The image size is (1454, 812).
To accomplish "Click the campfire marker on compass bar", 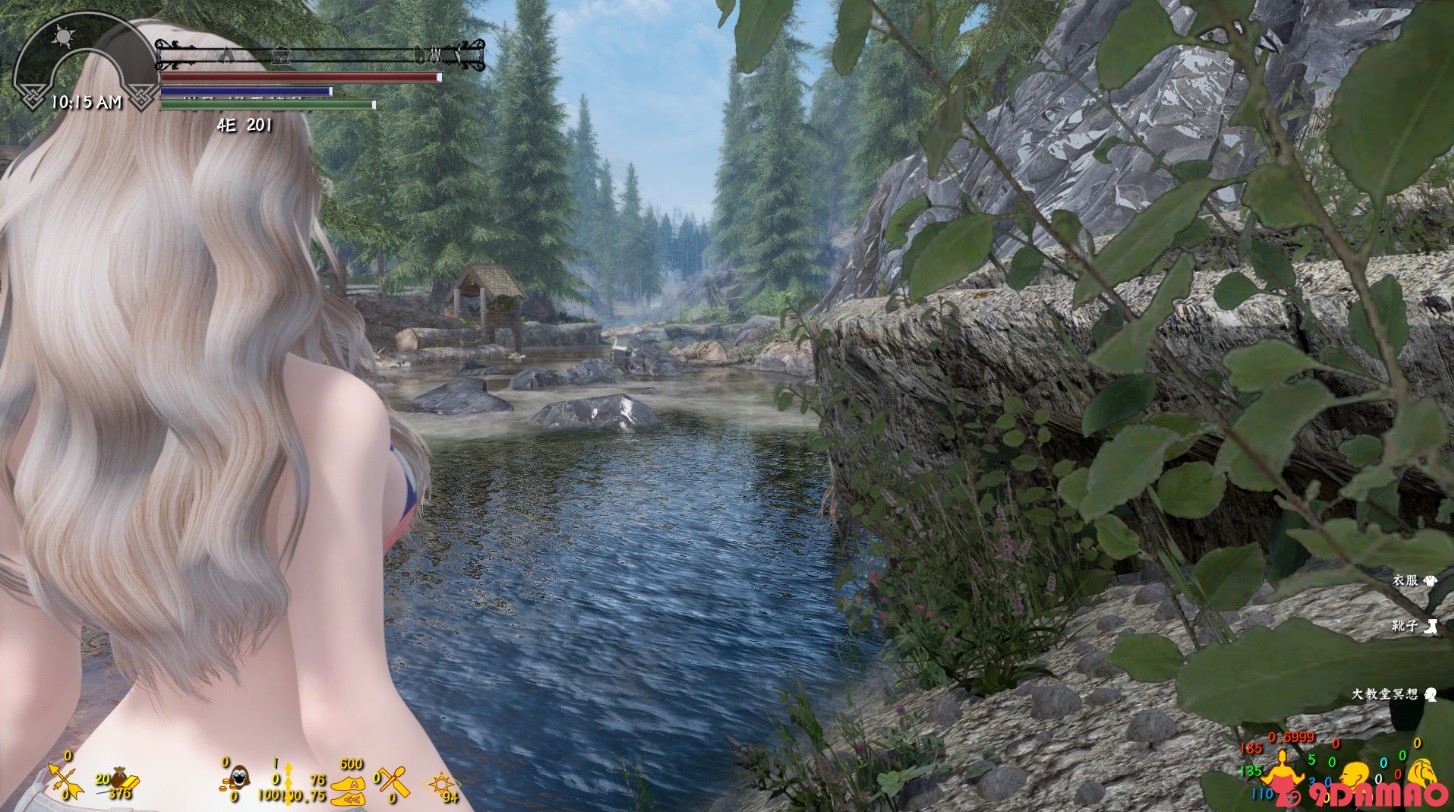I will (x=227, y=53).
